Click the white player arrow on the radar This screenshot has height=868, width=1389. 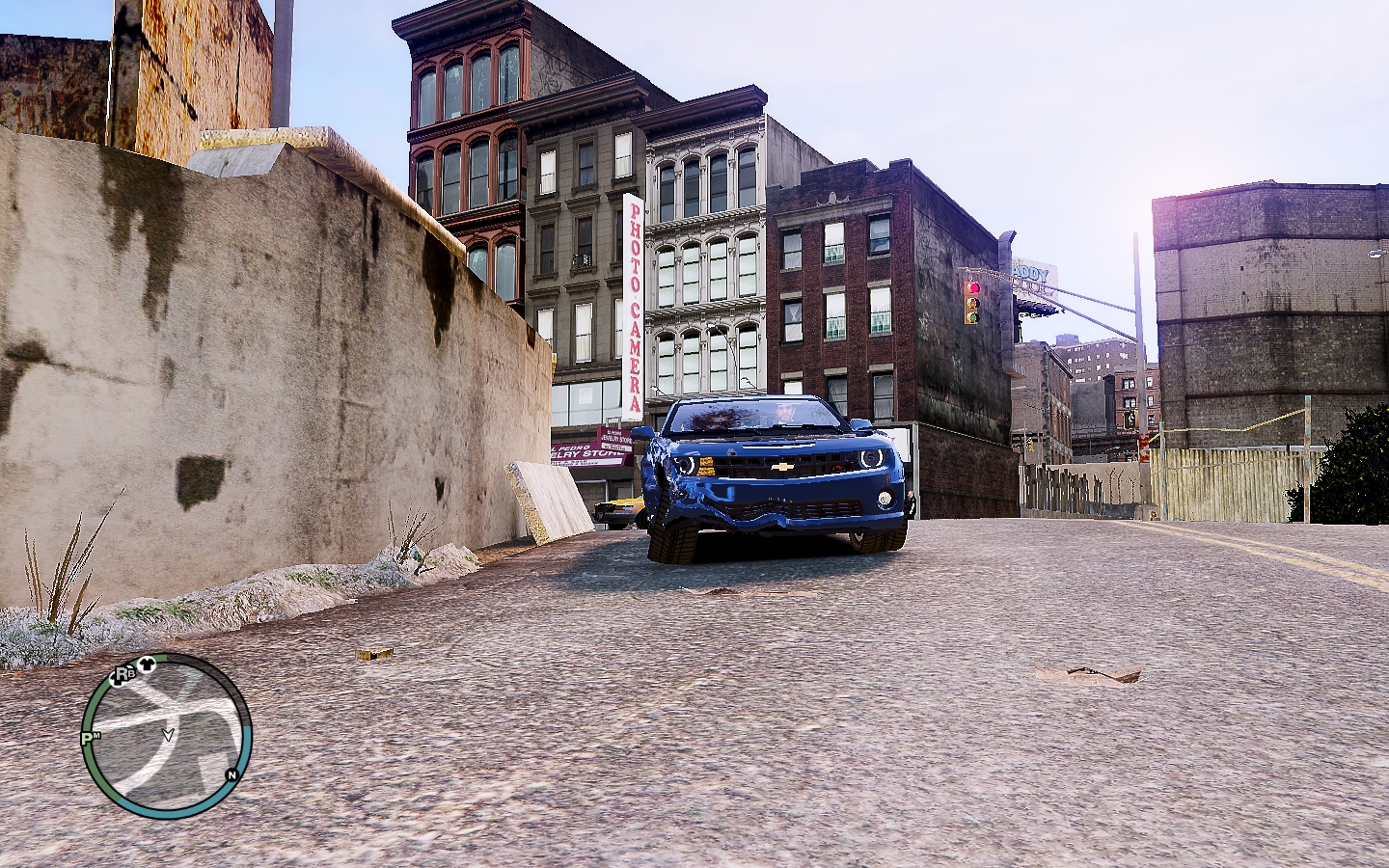[x=169, y=735]
